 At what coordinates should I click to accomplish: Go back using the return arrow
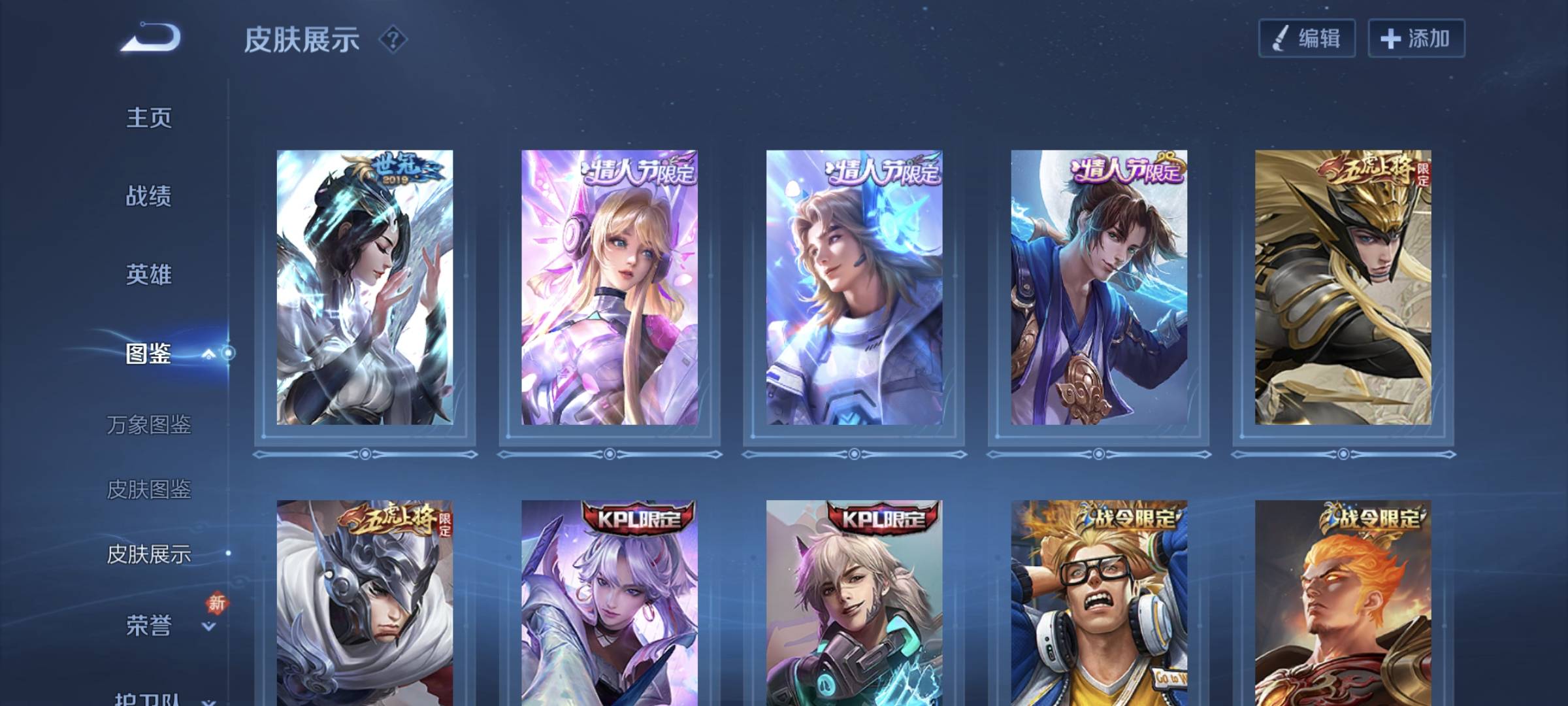[150, 37]
